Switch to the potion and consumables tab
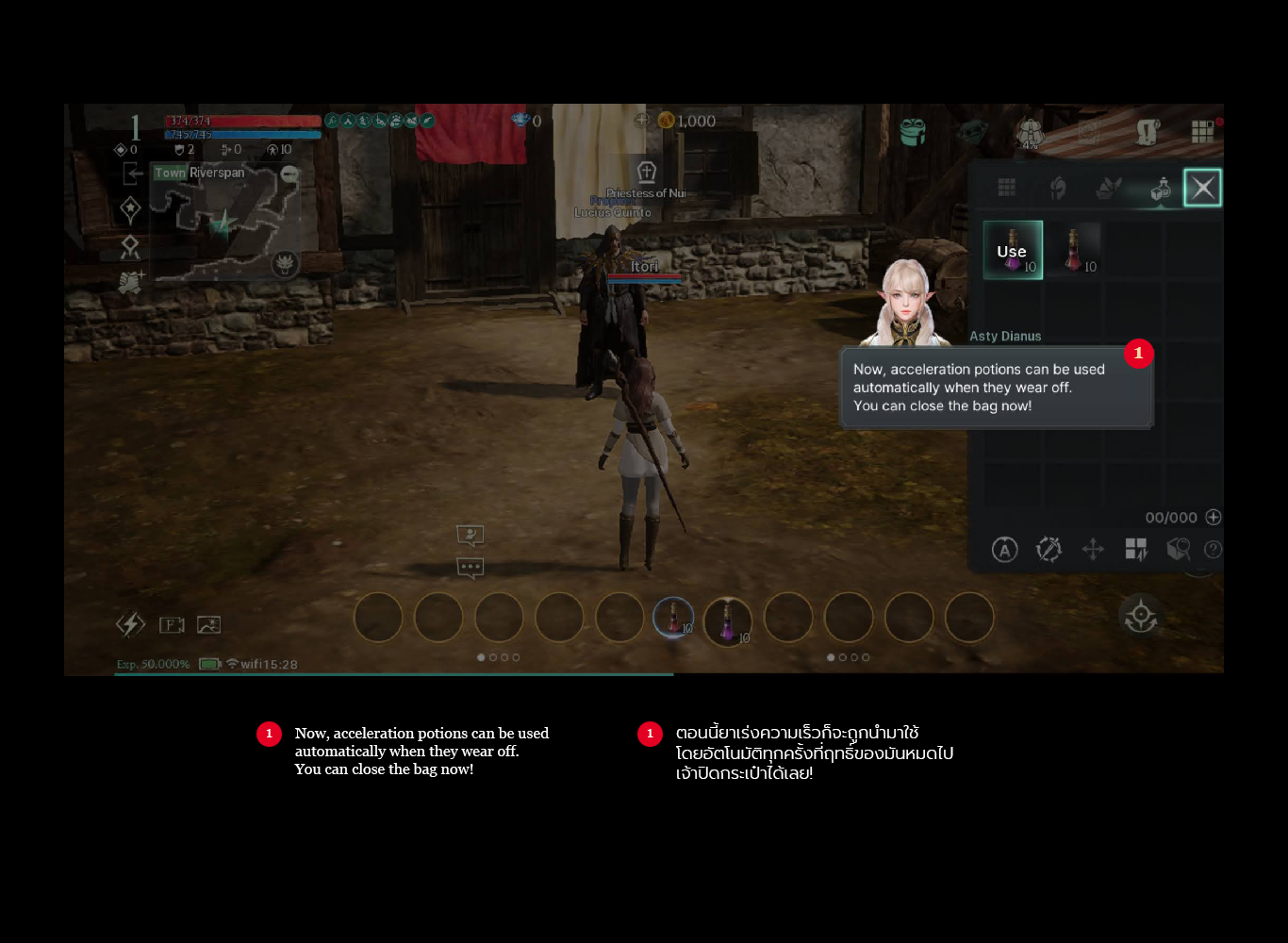 pyautogui.click(x=1161, y=189)
